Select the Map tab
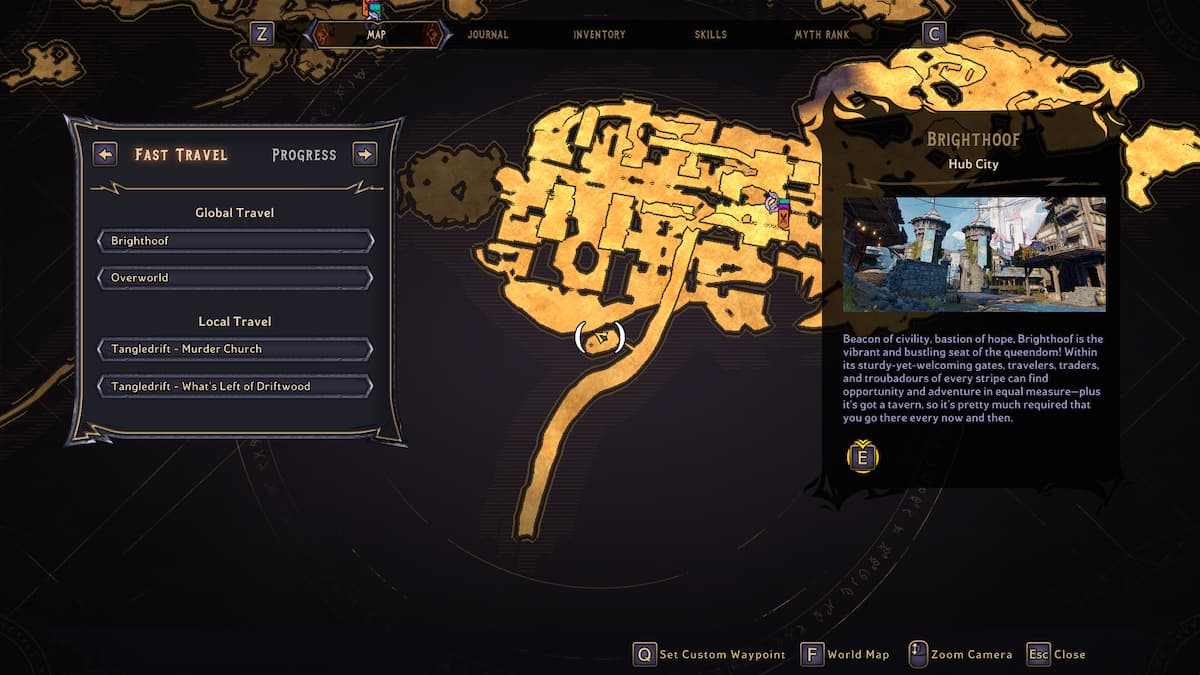The height and width of the screenshot is (675, 1200). click(x=377, y=35)
